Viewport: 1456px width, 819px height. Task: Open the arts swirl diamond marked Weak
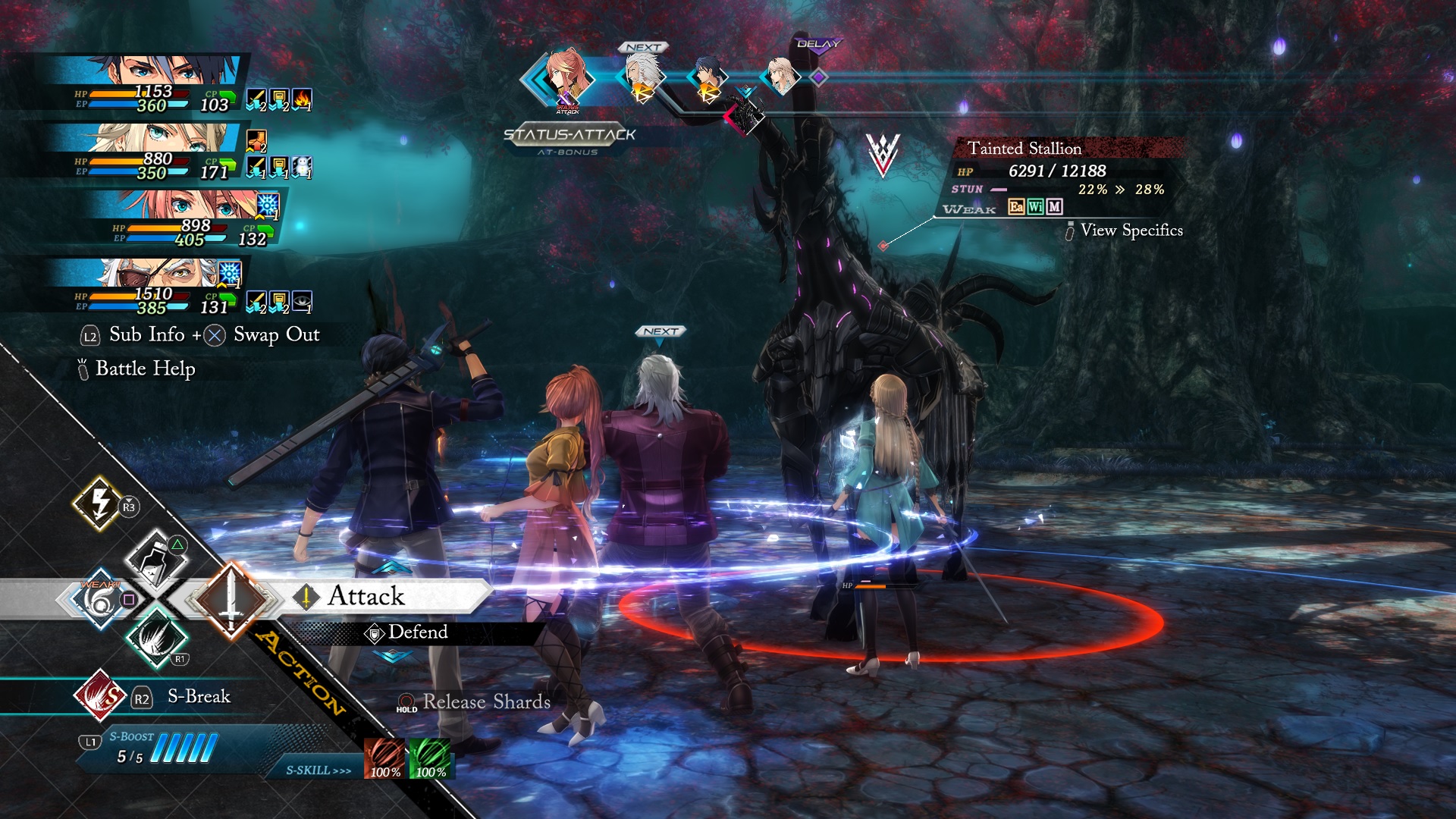point(101,600)
